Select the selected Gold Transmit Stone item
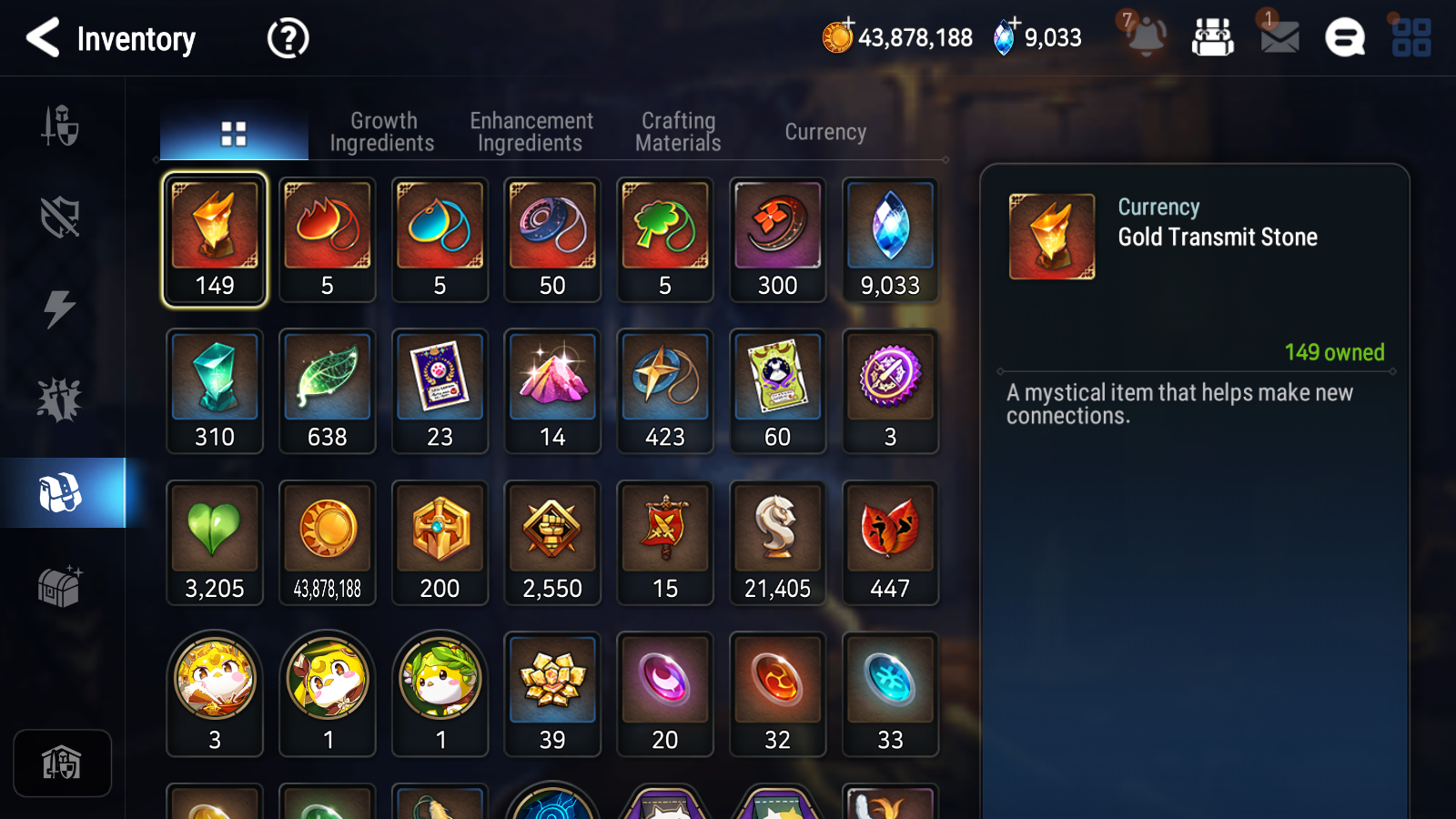Screen dimensions: 1456x819 [x=214, y=239]
